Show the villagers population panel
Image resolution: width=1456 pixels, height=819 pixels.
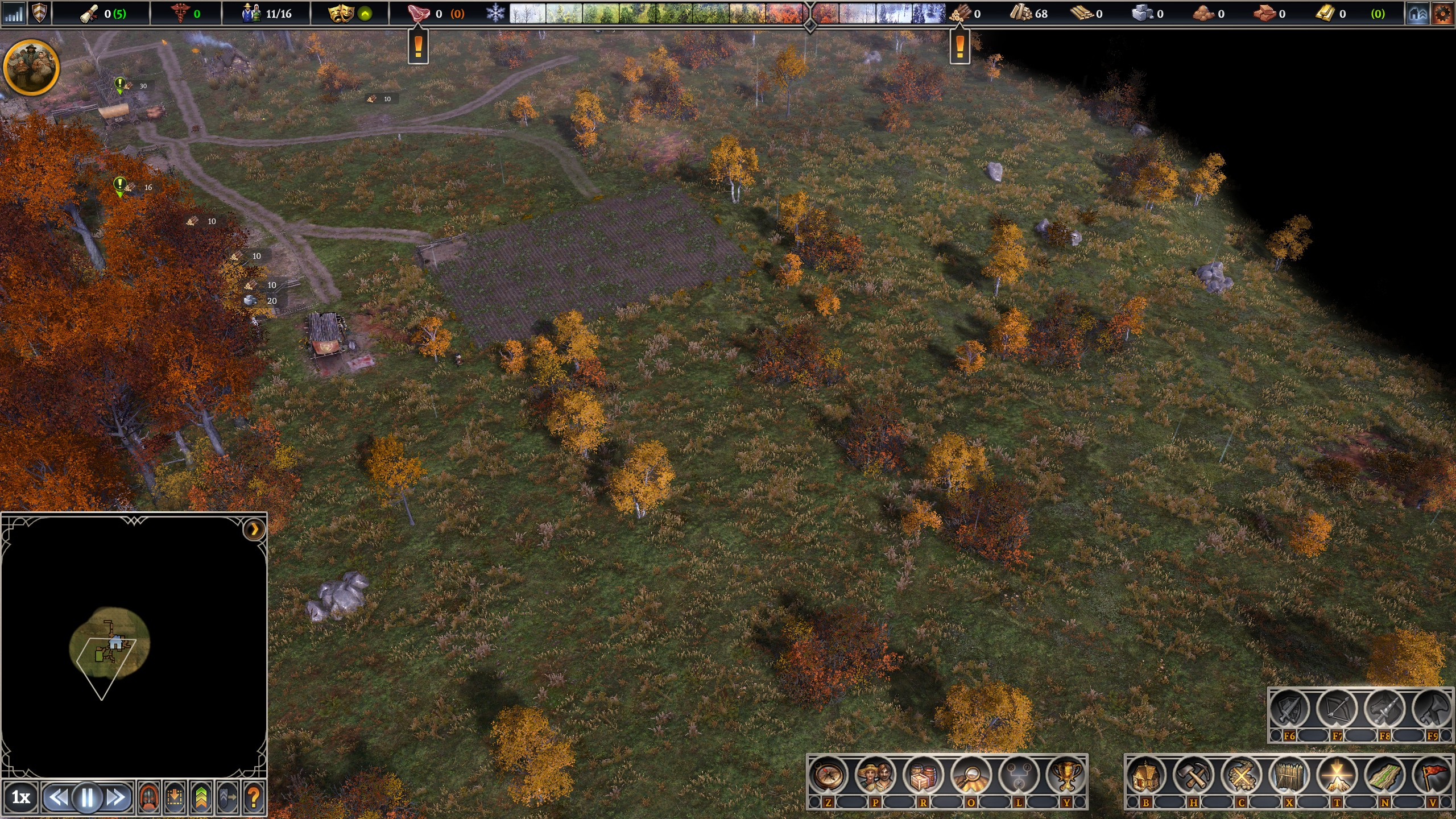(x=876, y=775)
